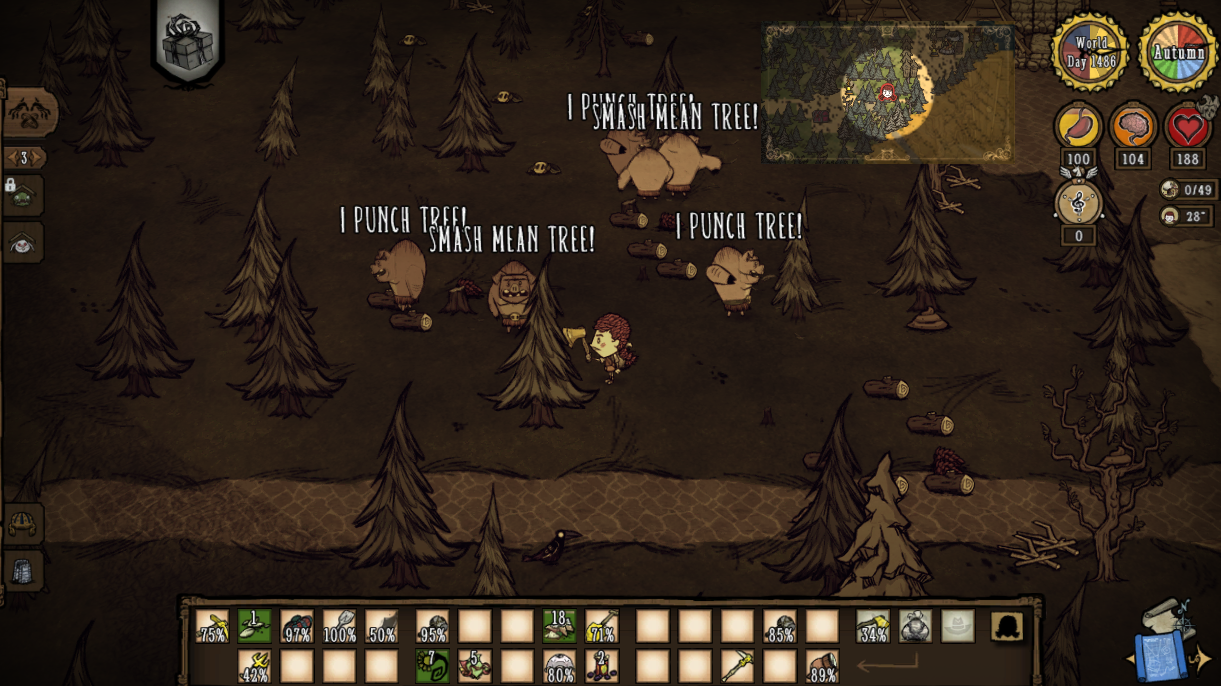Select the walking cane item
Viewport: 1221px width, 686px height.
(x=738, y=666)
